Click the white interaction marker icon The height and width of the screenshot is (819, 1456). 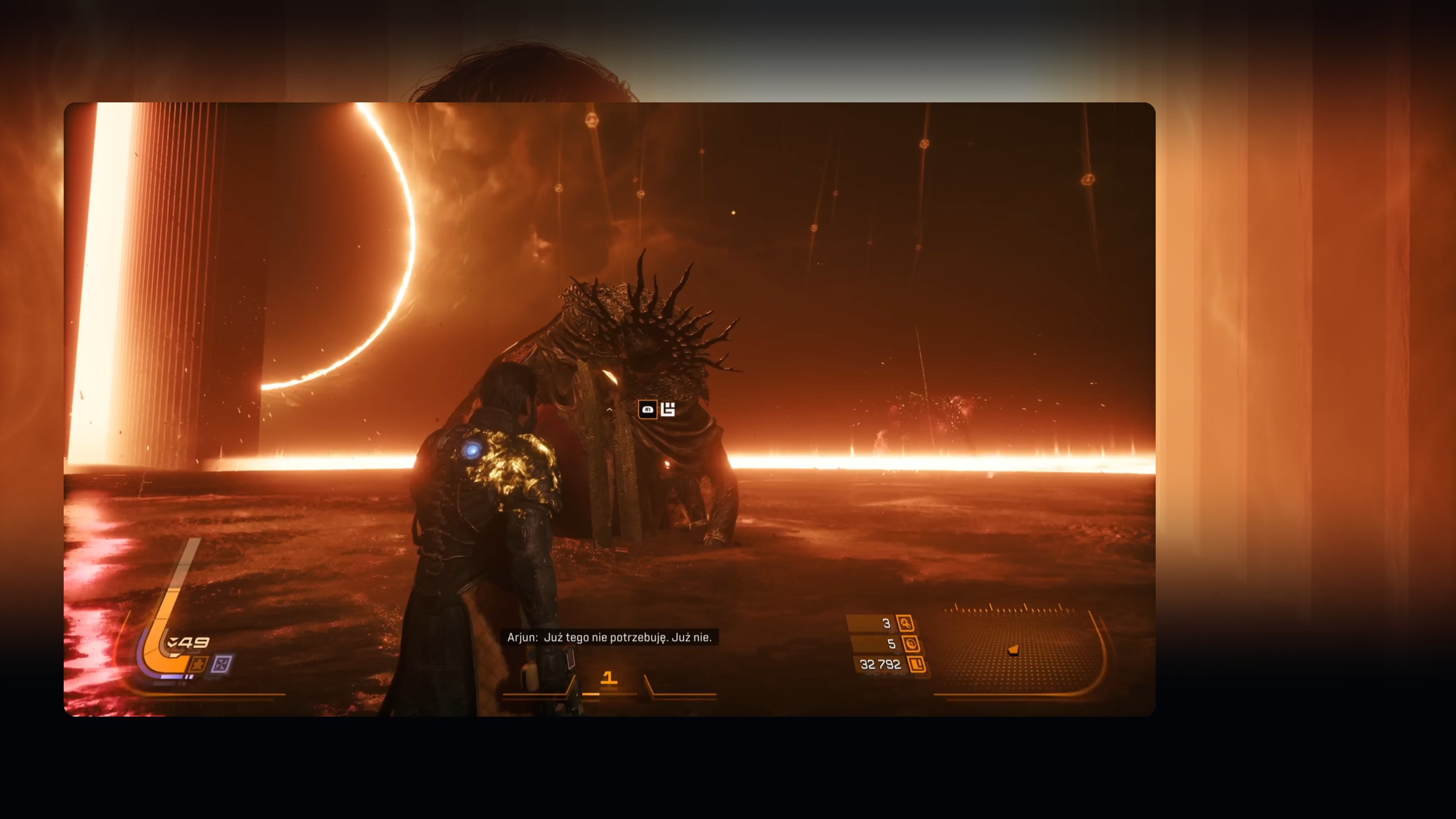(x=667, y=409)
